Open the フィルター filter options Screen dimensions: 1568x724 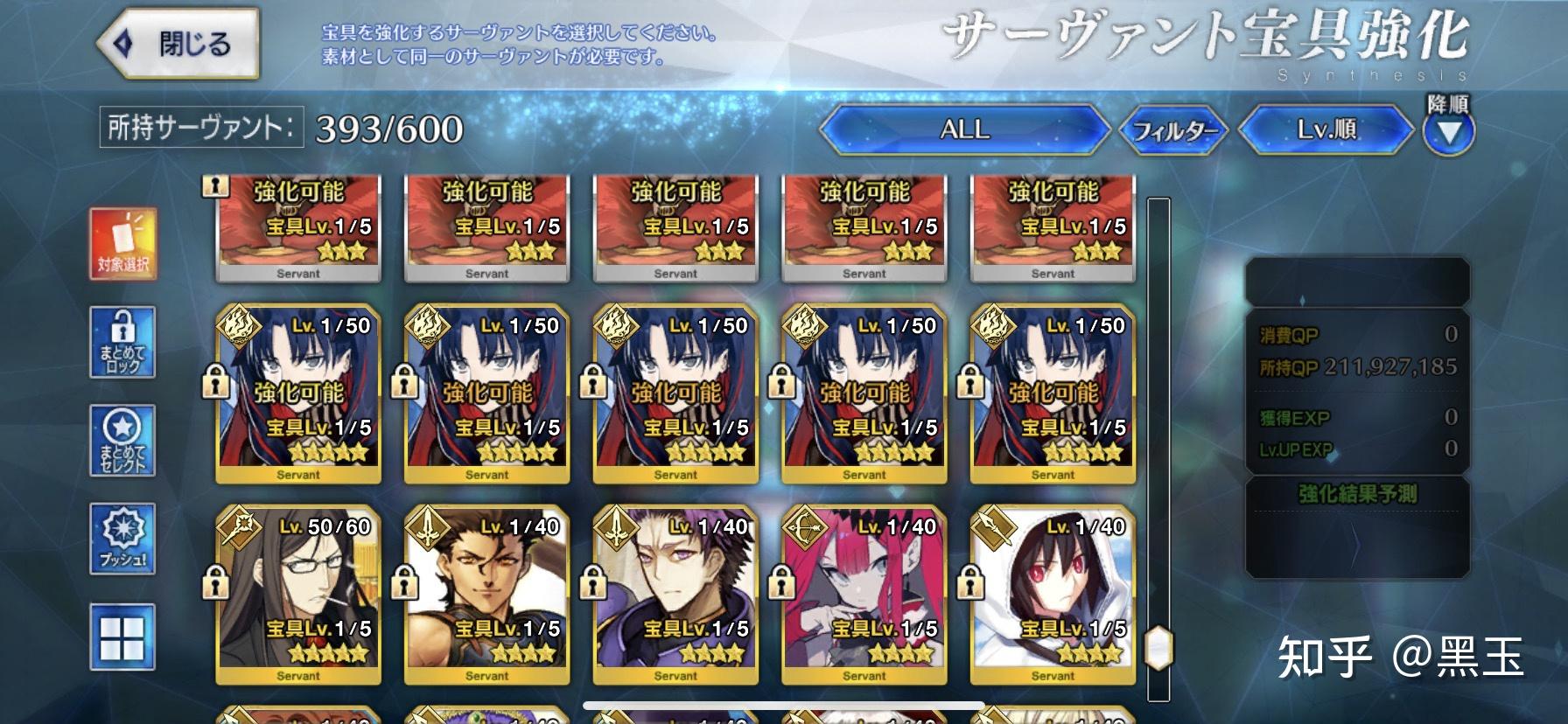[1174, 131]
